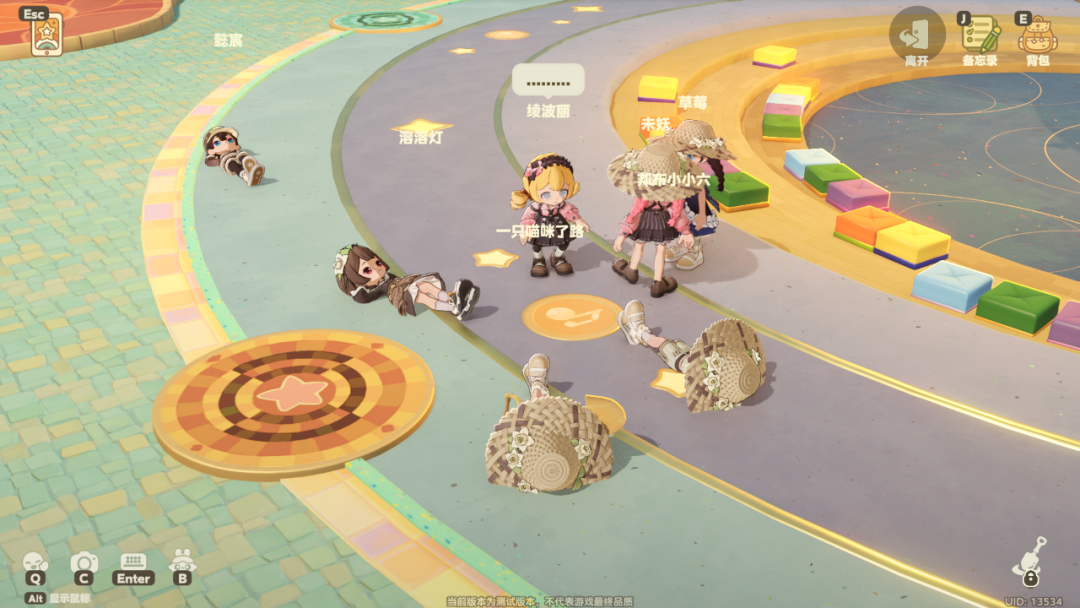Click the shovel lock icon
This screenshot has height=608, width=1080.
coord(1030,561)
